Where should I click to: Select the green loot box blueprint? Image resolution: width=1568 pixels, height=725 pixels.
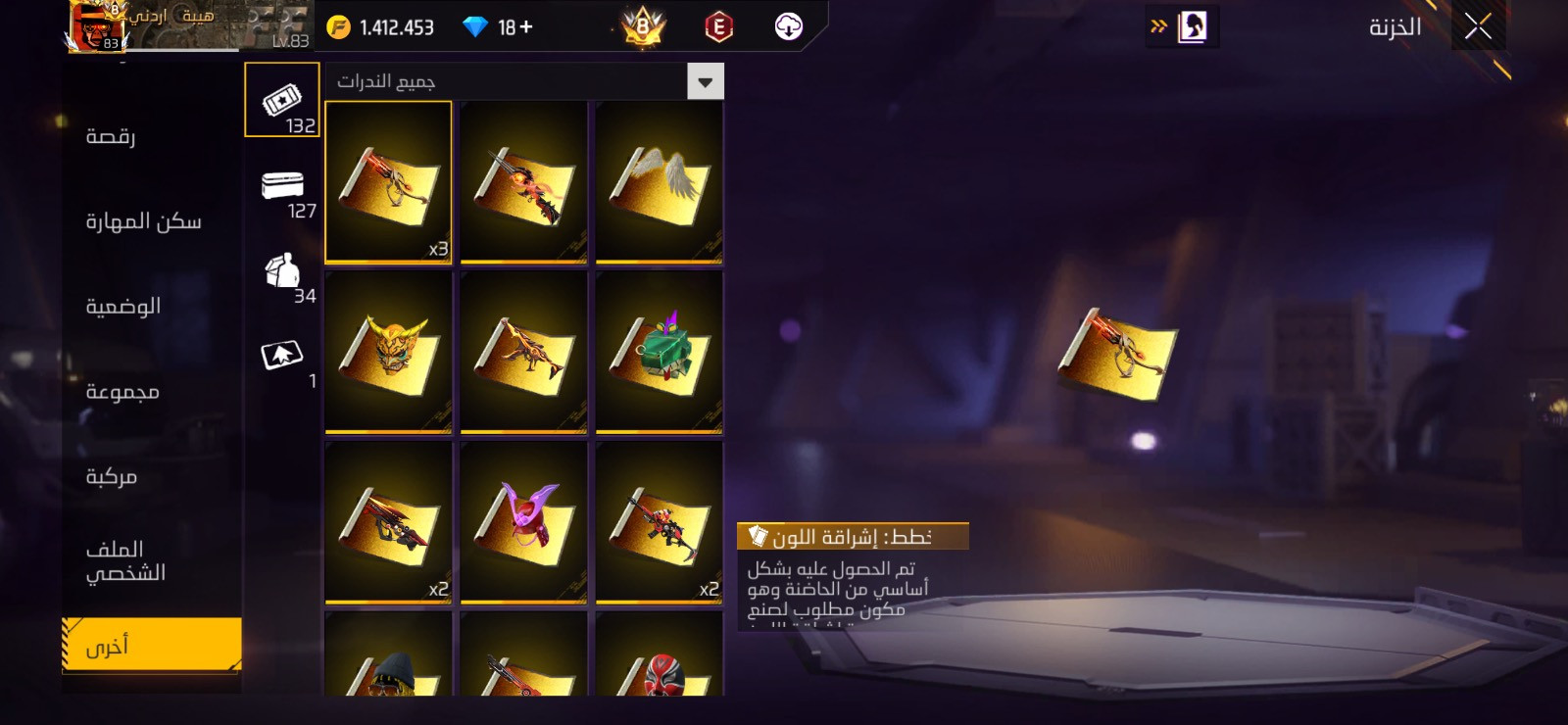(659, 353)
